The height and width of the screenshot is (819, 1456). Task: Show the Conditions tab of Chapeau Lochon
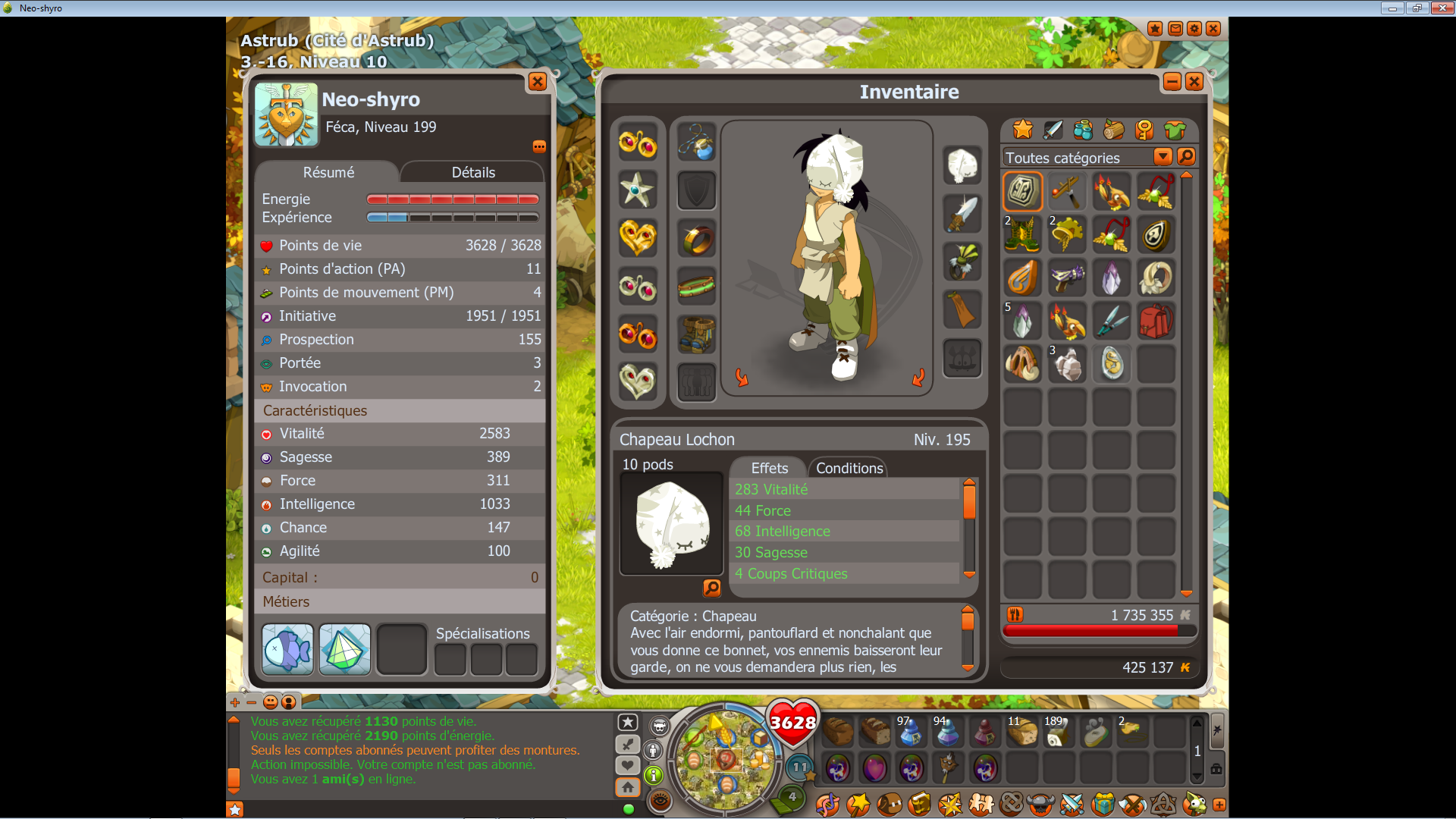coord(849,468)
